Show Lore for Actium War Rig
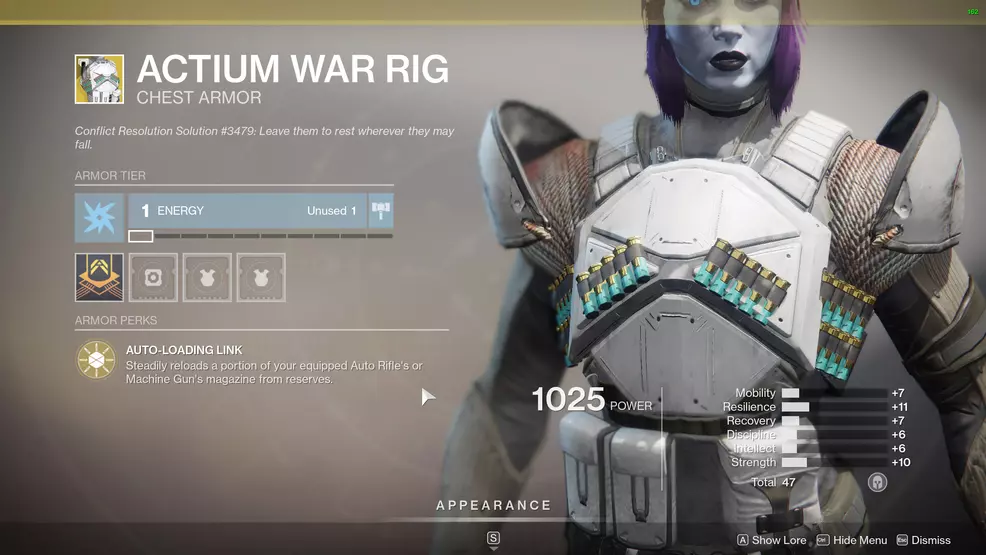The width and height of the screenshot is (986, 555). click(x=772, y=540)
